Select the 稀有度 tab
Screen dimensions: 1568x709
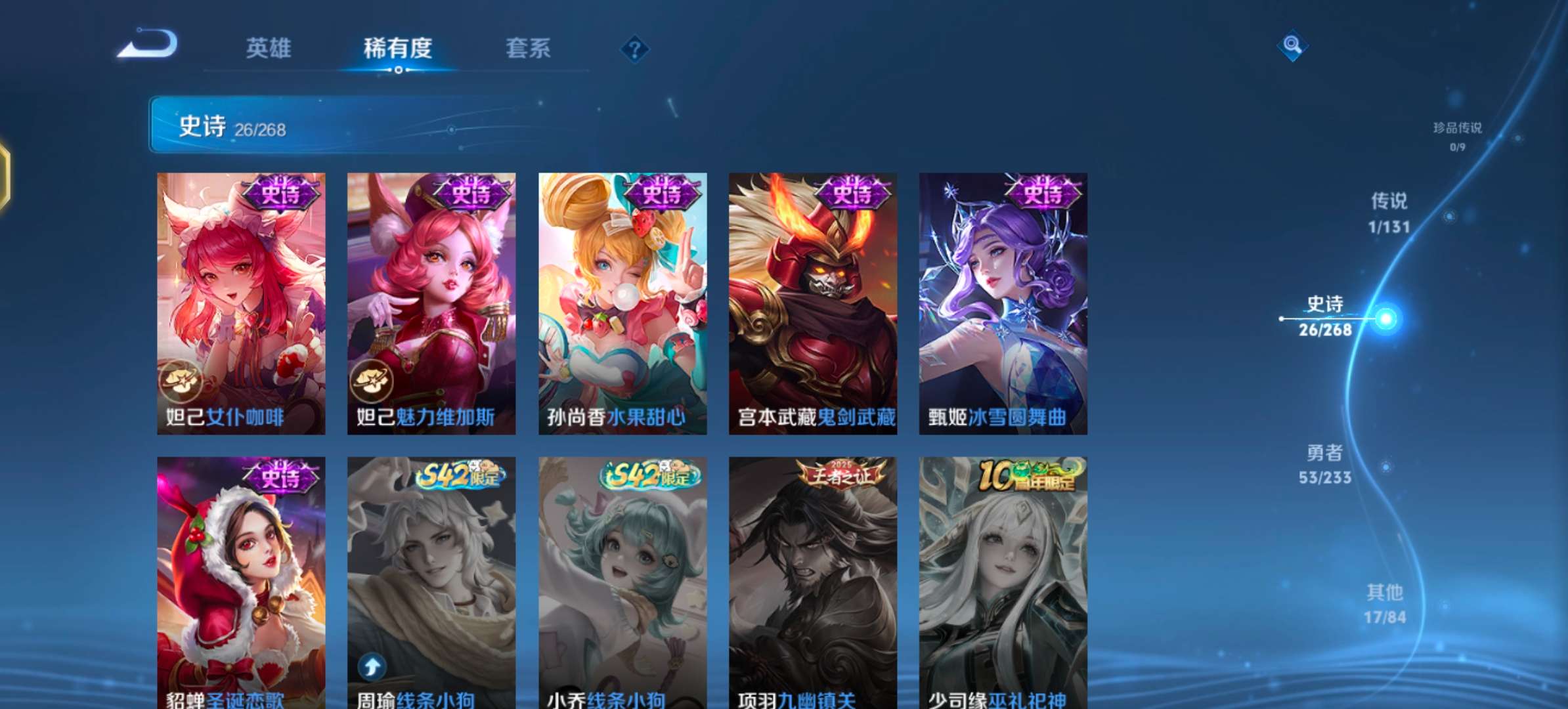pos(398,48)
